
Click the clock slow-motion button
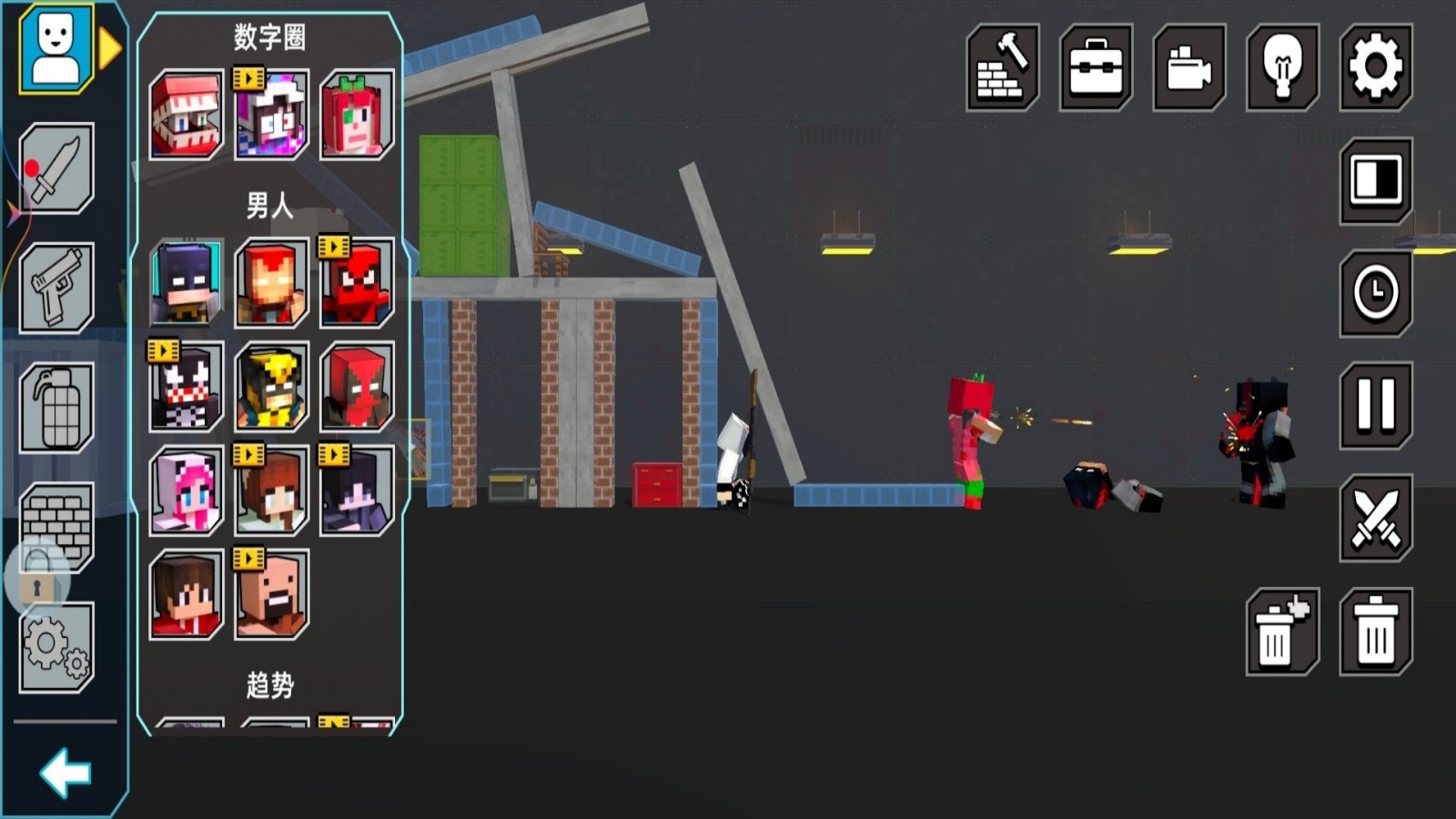coord(1375,293)
